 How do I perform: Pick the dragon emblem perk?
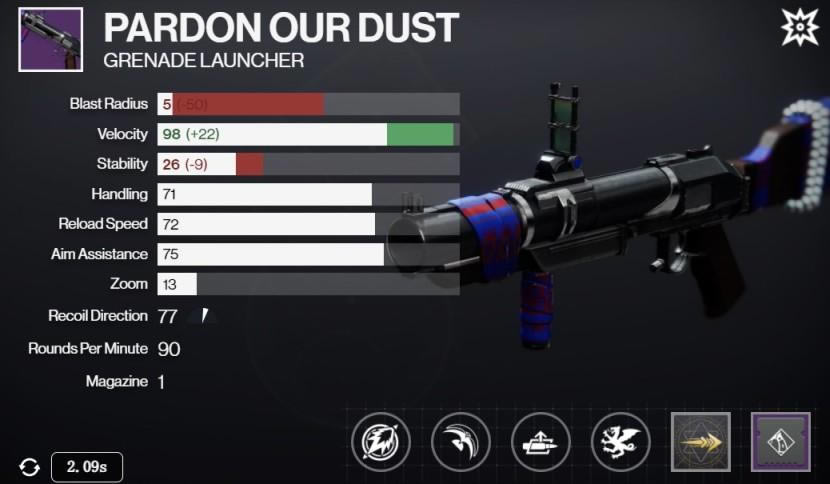coord(621,441)
